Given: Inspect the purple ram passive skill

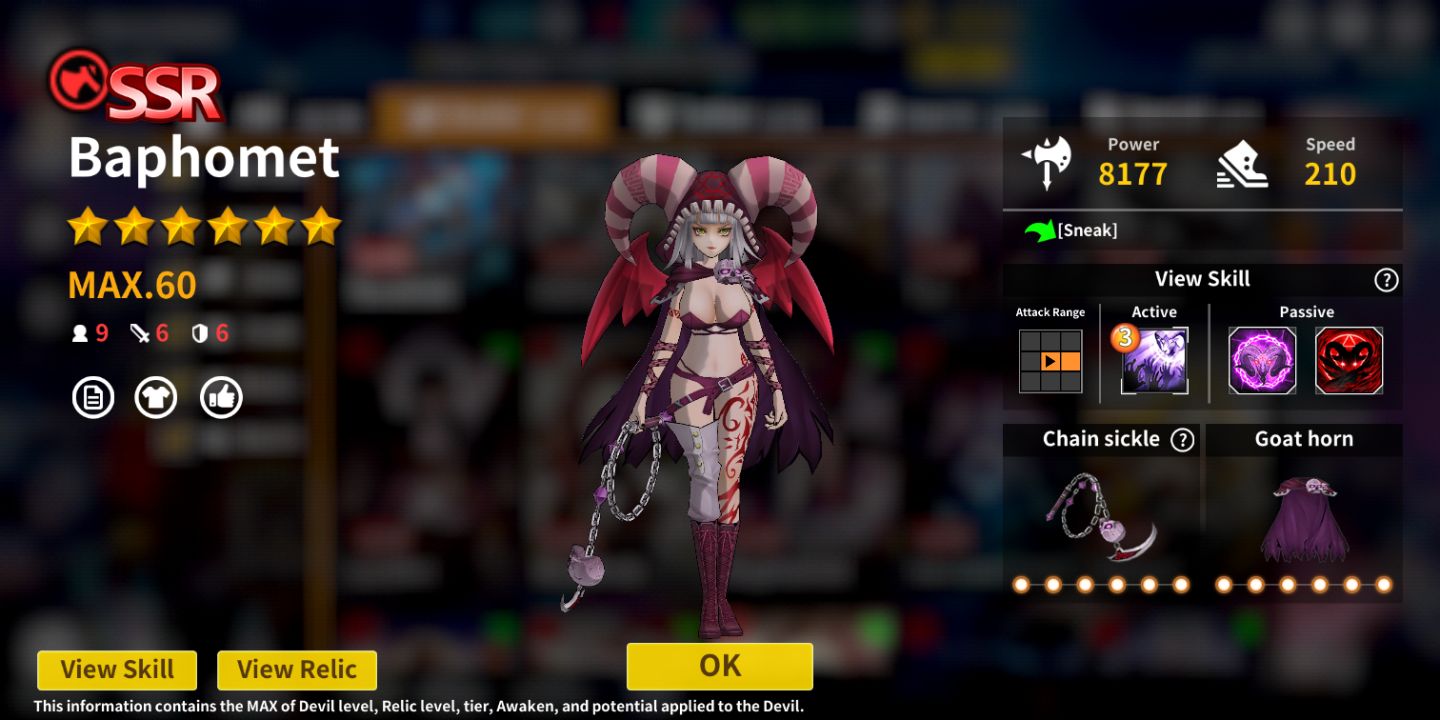Looking at the screenshot, I should 1262,360.
